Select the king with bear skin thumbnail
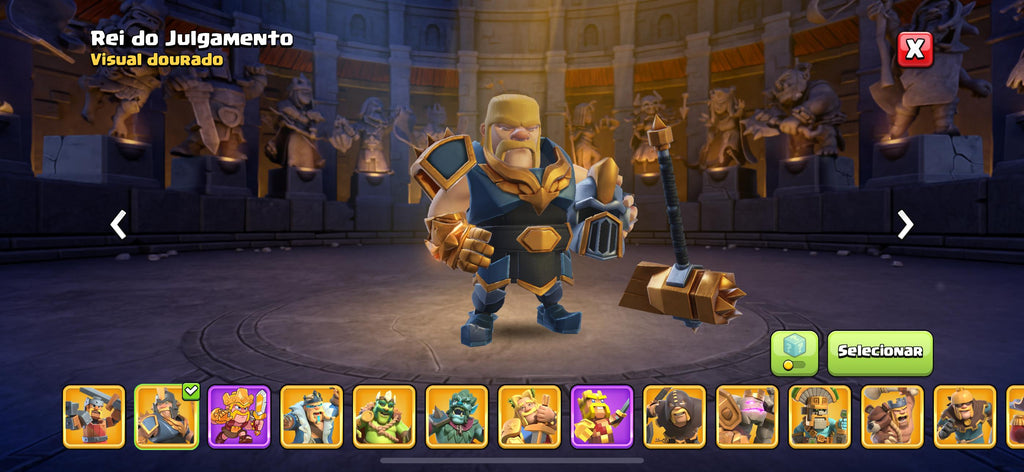 pyautogui.click(x=892, y=416)
